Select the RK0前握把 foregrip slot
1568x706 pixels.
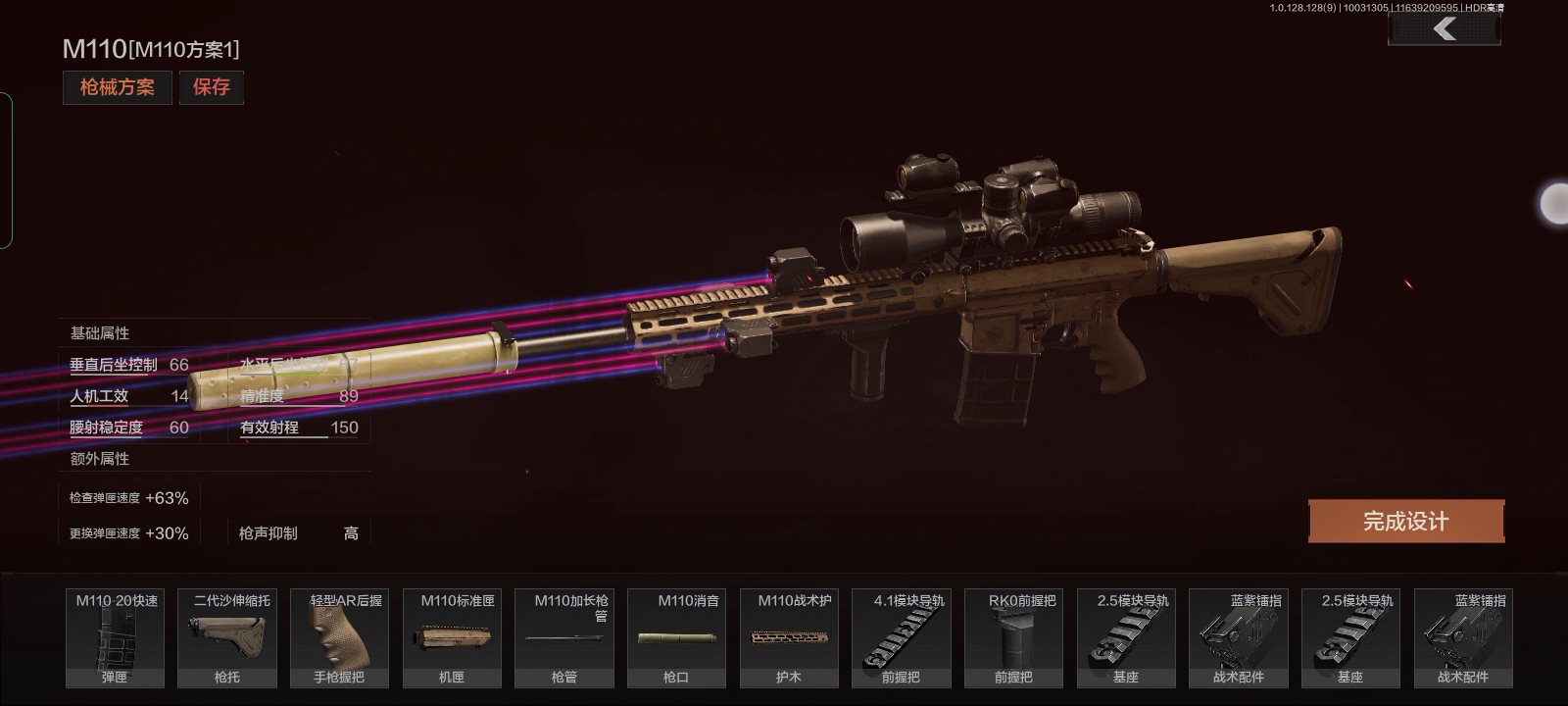point(1013,637)
